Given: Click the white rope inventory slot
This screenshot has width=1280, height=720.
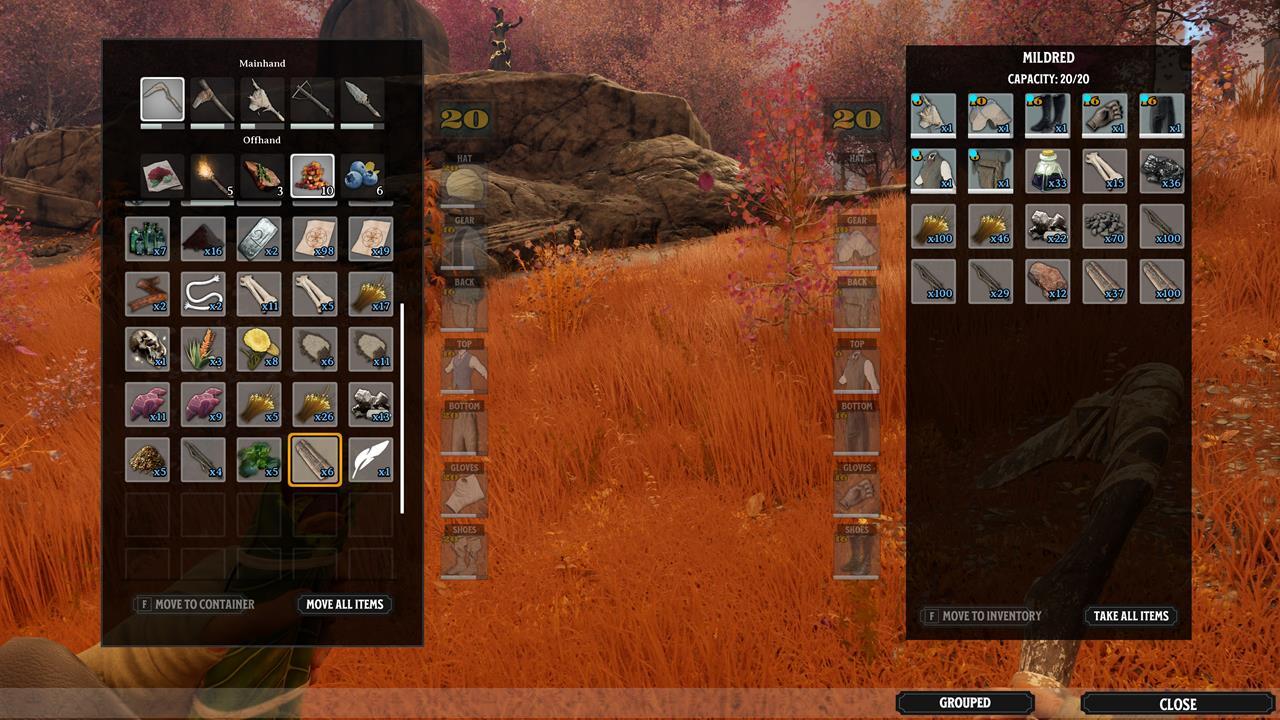Looking at the screenshot, I should [203, 294].
